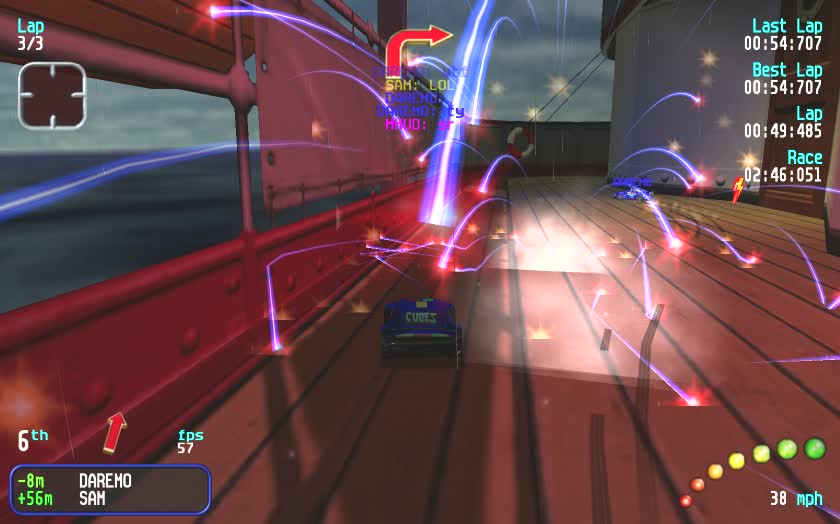840x524 pixels.
Task: Select the SAM row in the gap panel
Action: (x=110, y=498)
